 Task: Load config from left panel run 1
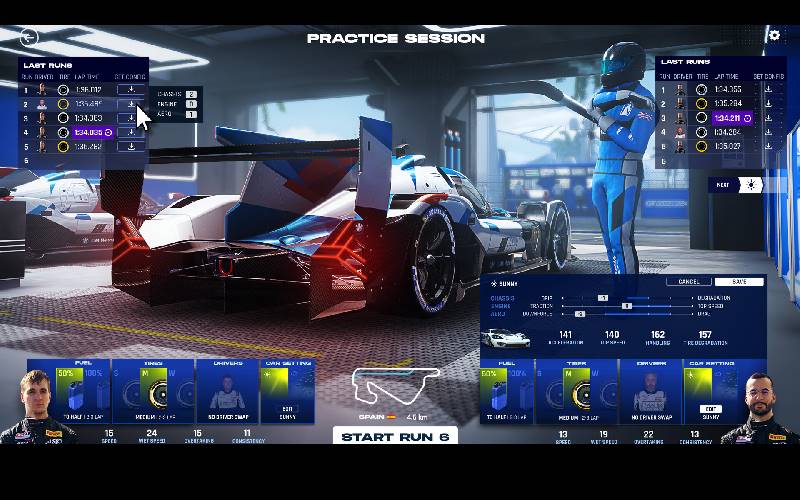pyautogui.click(x=130, y=90)
